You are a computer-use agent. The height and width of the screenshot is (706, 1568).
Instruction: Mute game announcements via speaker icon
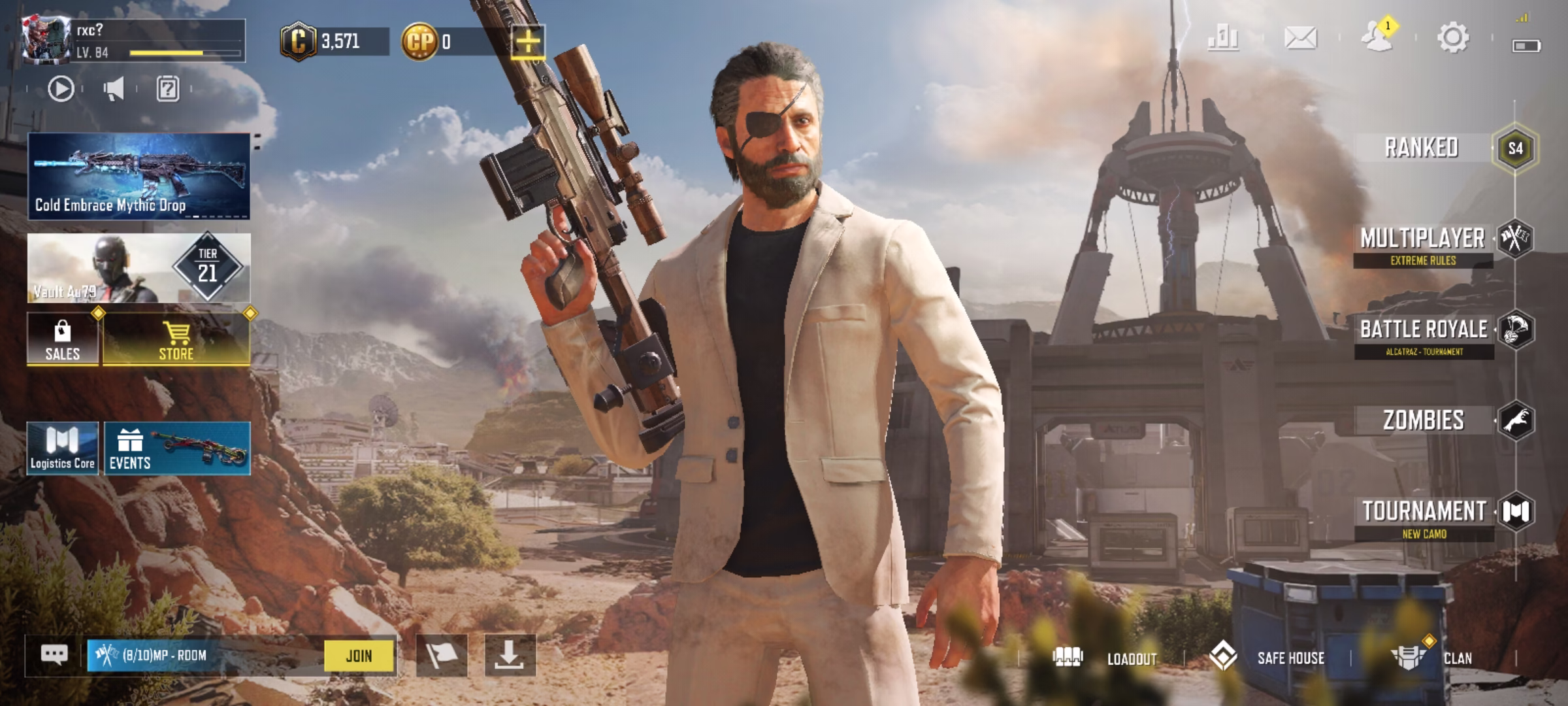point(113,90)
